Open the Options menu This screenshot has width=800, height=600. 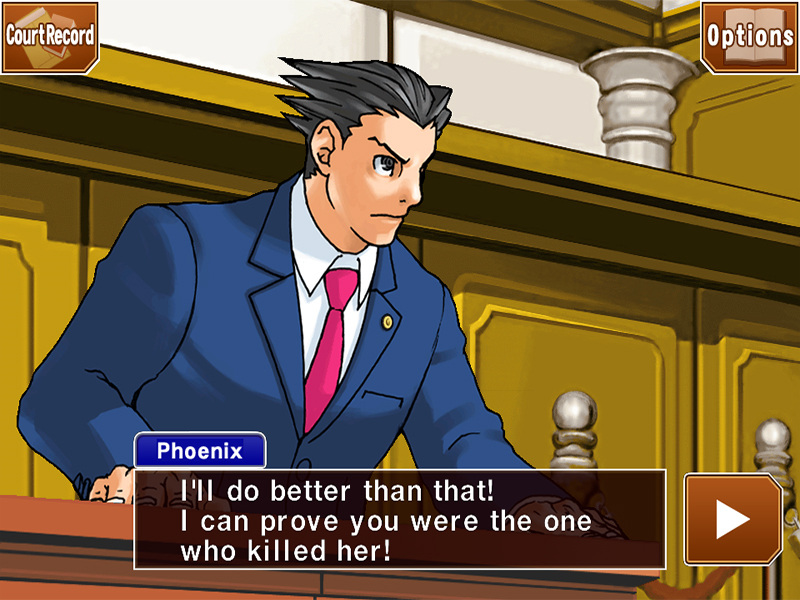[749, 36]
